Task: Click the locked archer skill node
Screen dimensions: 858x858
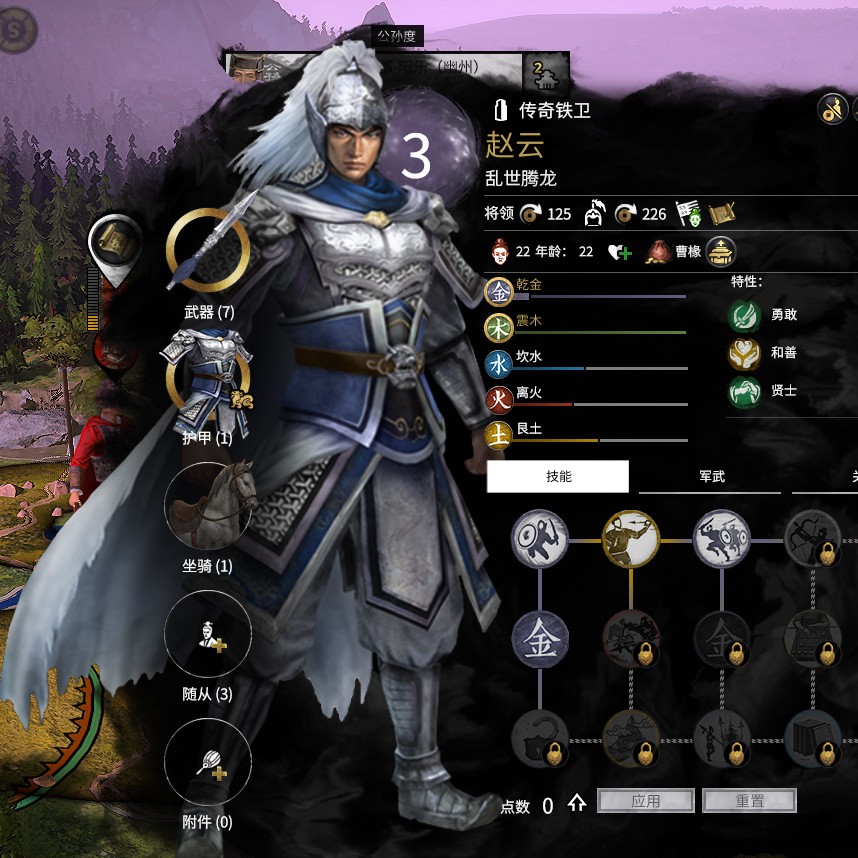Action: pos(812,540)
